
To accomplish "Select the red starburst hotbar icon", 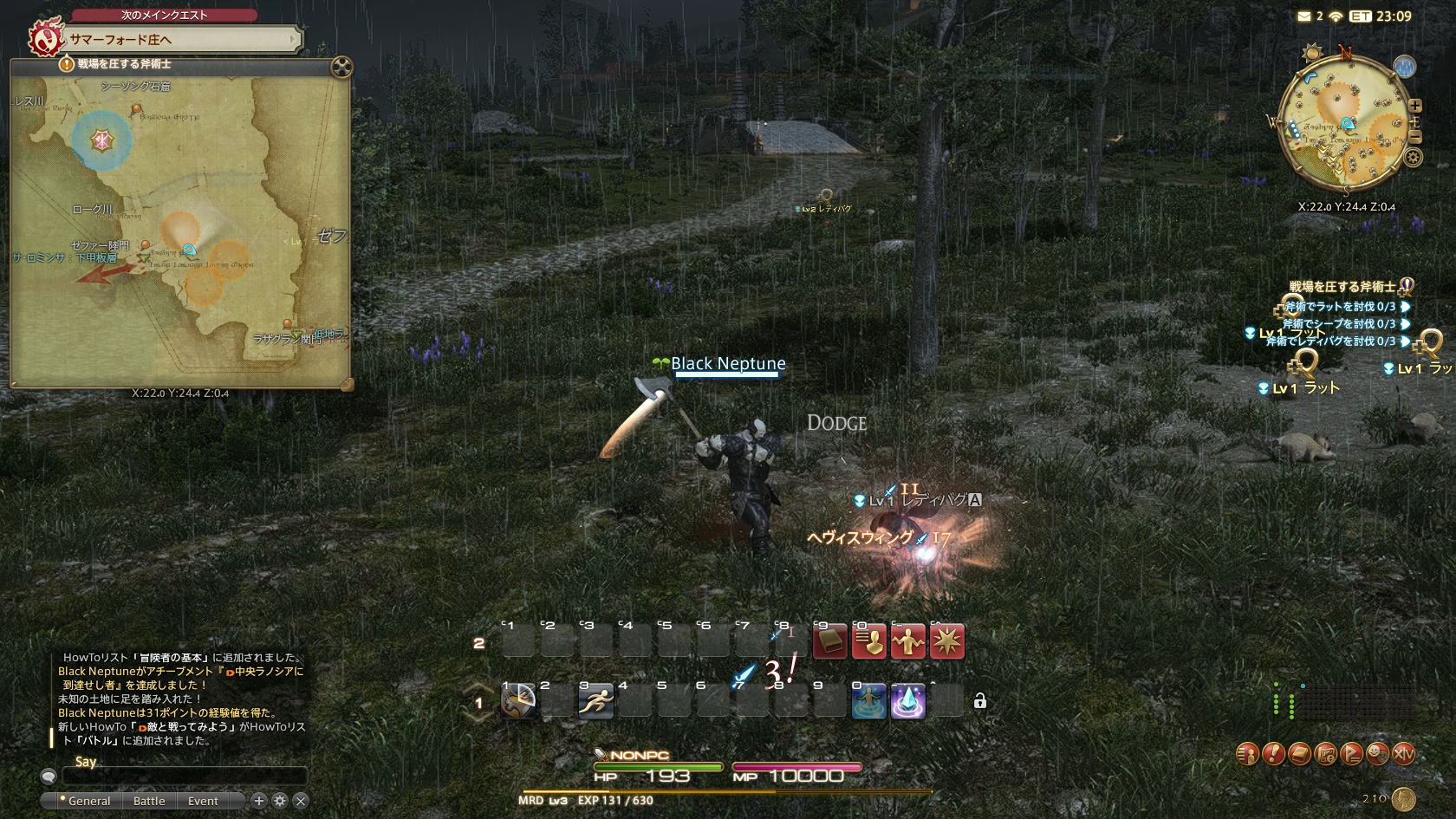I will [946, 642].
